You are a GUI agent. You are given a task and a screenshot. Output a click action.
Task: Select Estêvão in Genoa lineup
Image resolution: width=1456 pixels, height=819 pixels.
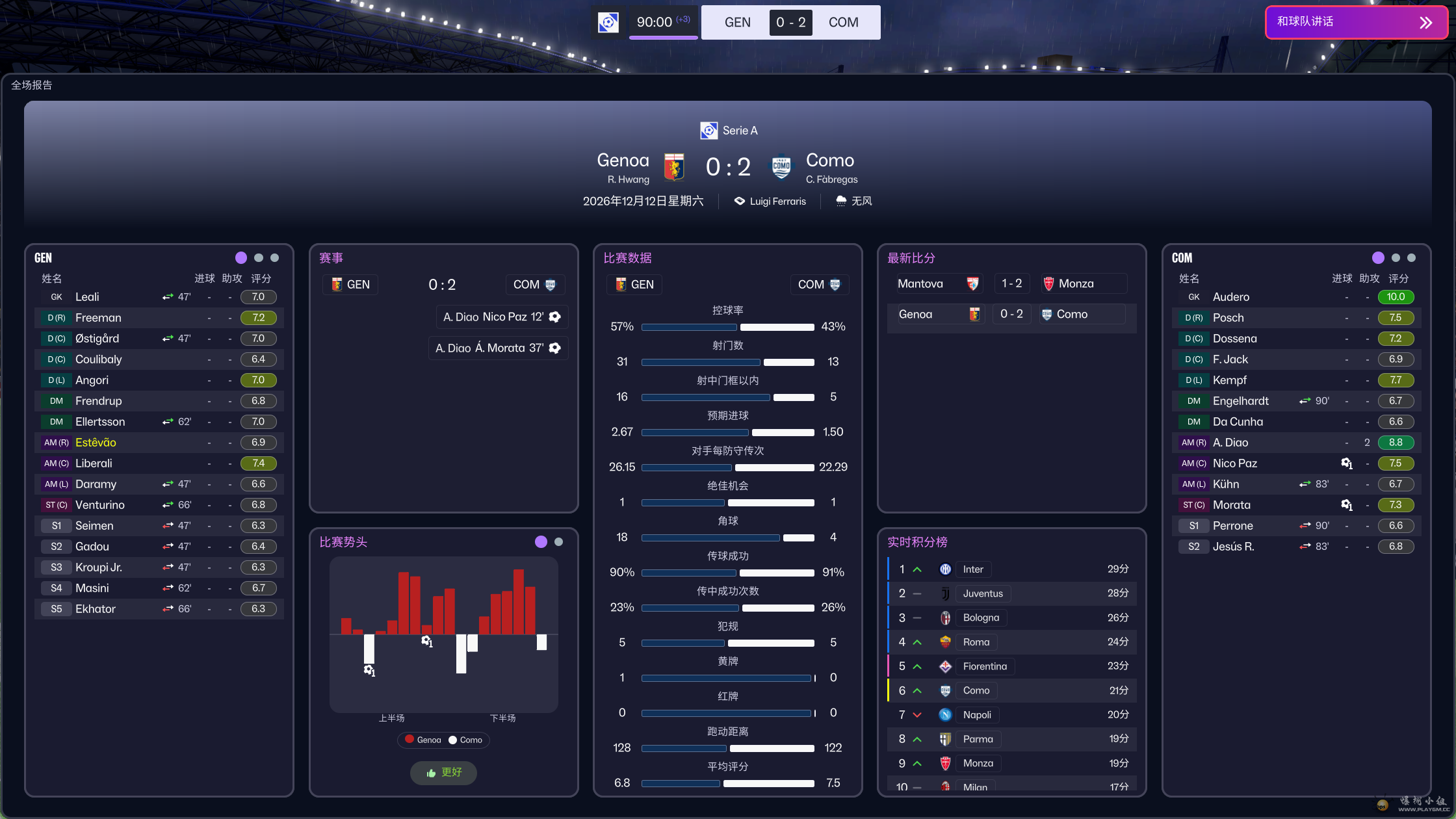tap(96, 443)
